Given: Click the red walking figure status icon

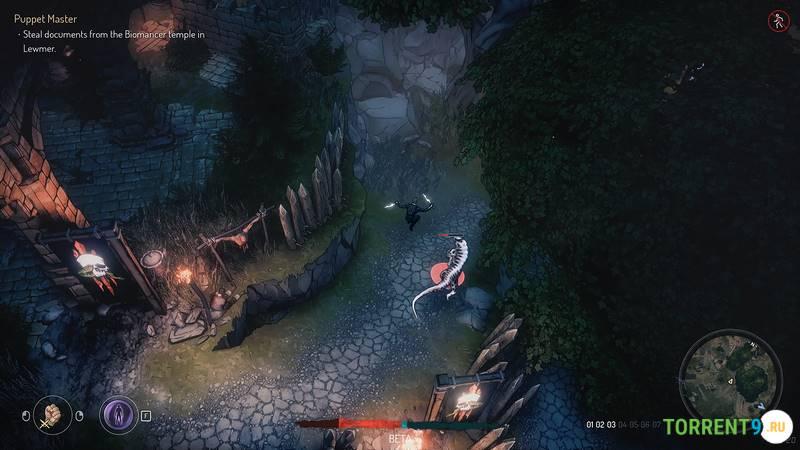Looking at the screenshot, I should [x=777, y=20].
